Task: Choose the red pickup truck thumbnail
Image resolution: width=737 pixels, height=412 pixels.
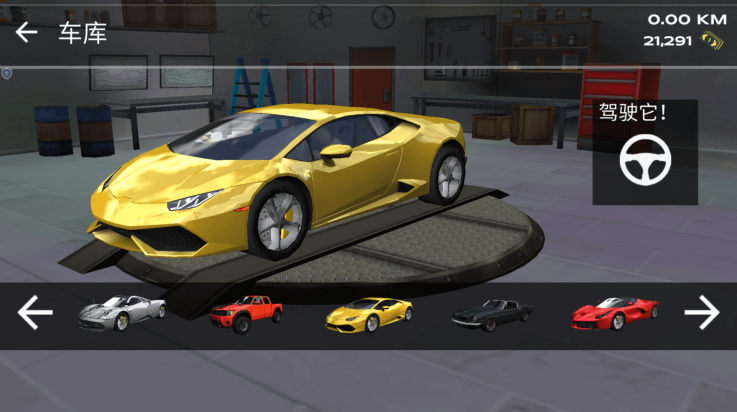Action: pos(246,314)
